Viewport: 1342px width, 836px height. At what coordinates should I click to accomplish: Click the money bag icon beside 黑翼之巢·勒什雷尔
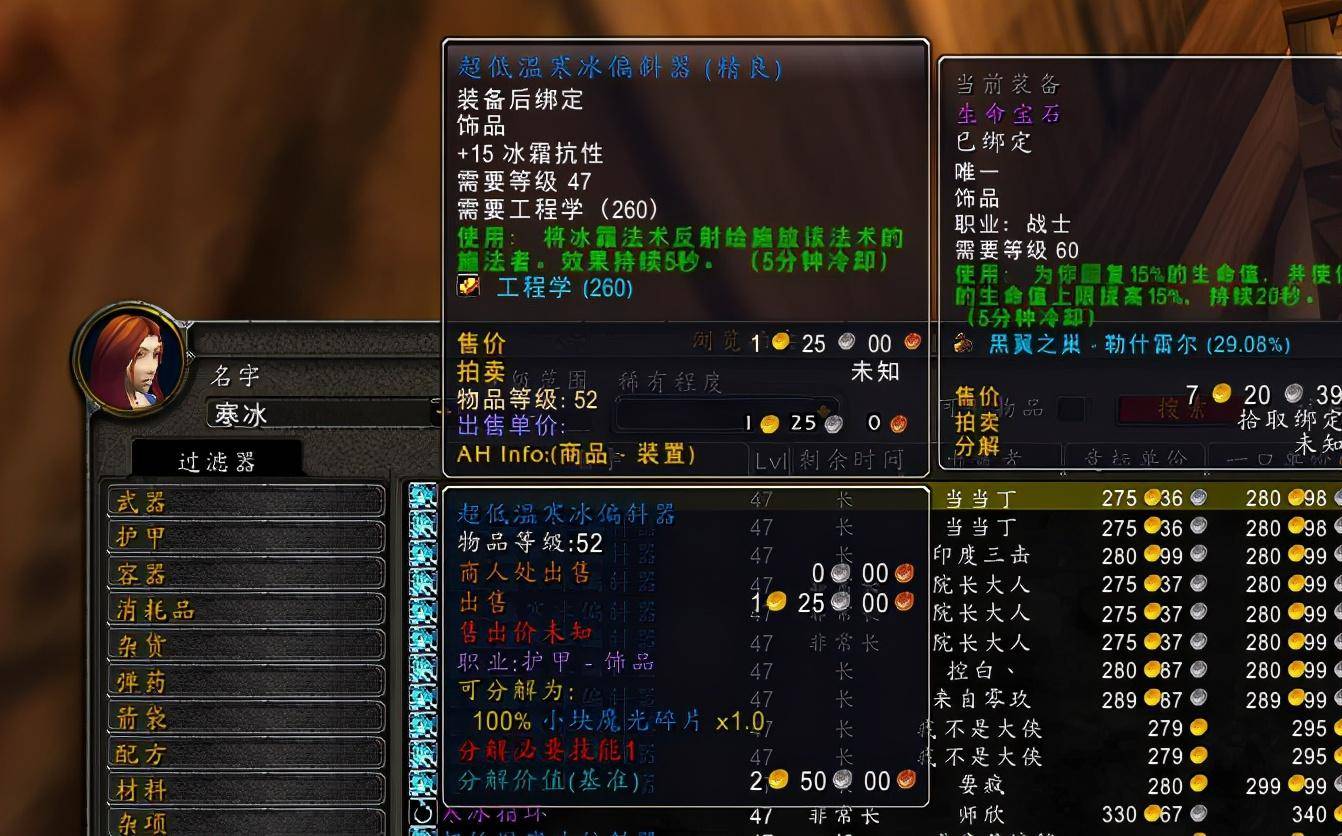pos(964,342)
